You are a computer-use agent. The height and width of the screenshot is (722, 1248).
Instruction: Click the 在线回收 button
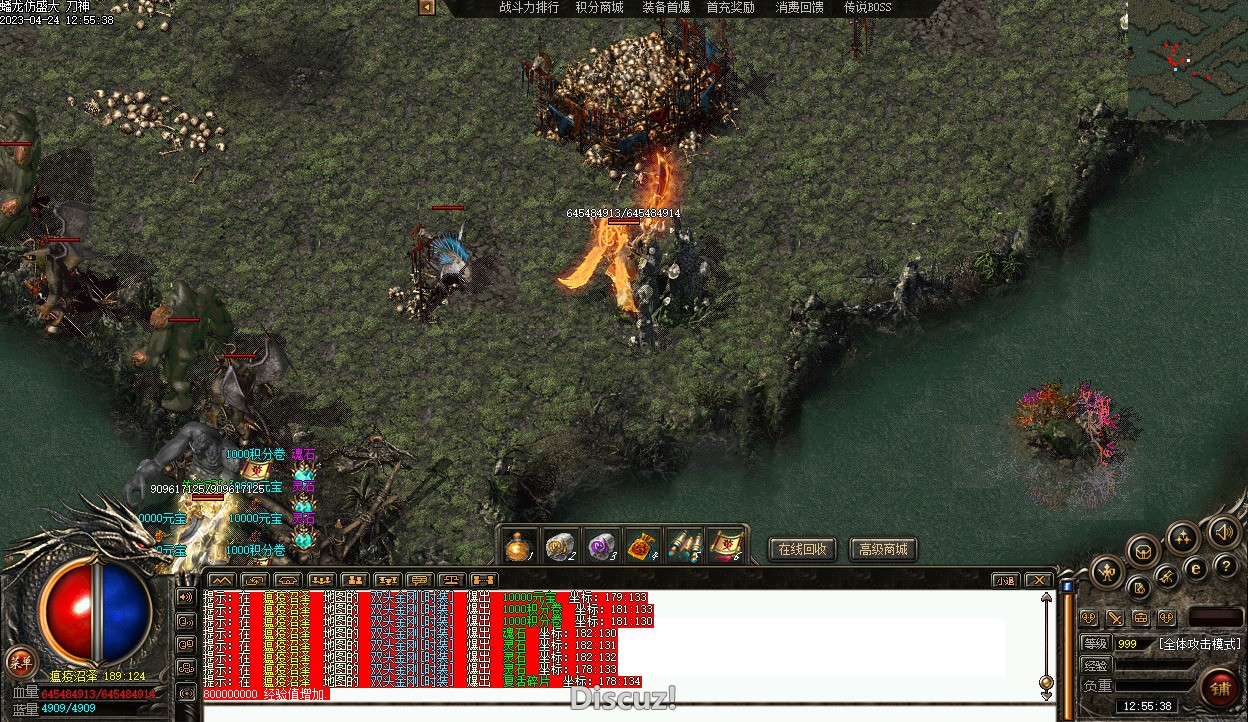pos(802,549)
